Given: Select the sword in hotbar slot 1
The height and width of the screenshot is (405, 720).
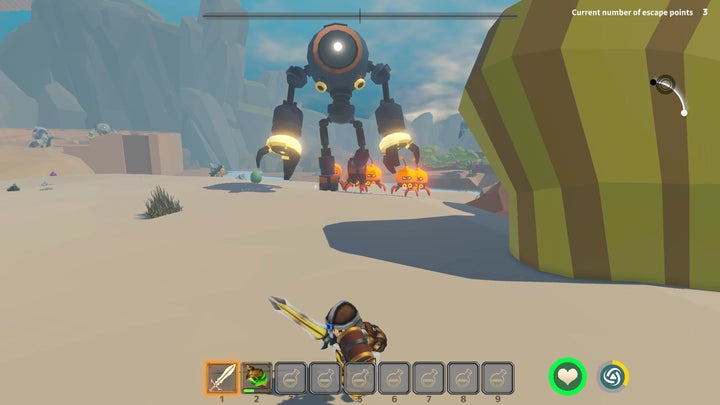Looking at the screenshot, I should point(222,377).
